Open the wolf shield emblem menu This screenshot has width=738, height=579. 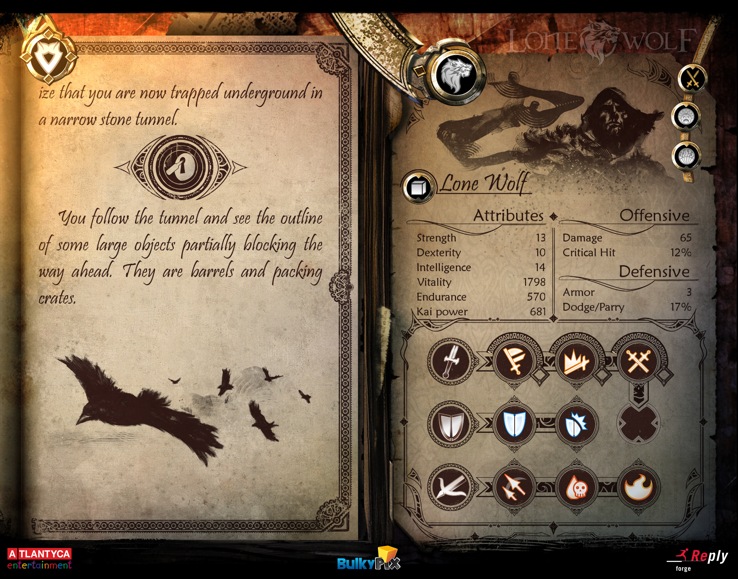43,53
